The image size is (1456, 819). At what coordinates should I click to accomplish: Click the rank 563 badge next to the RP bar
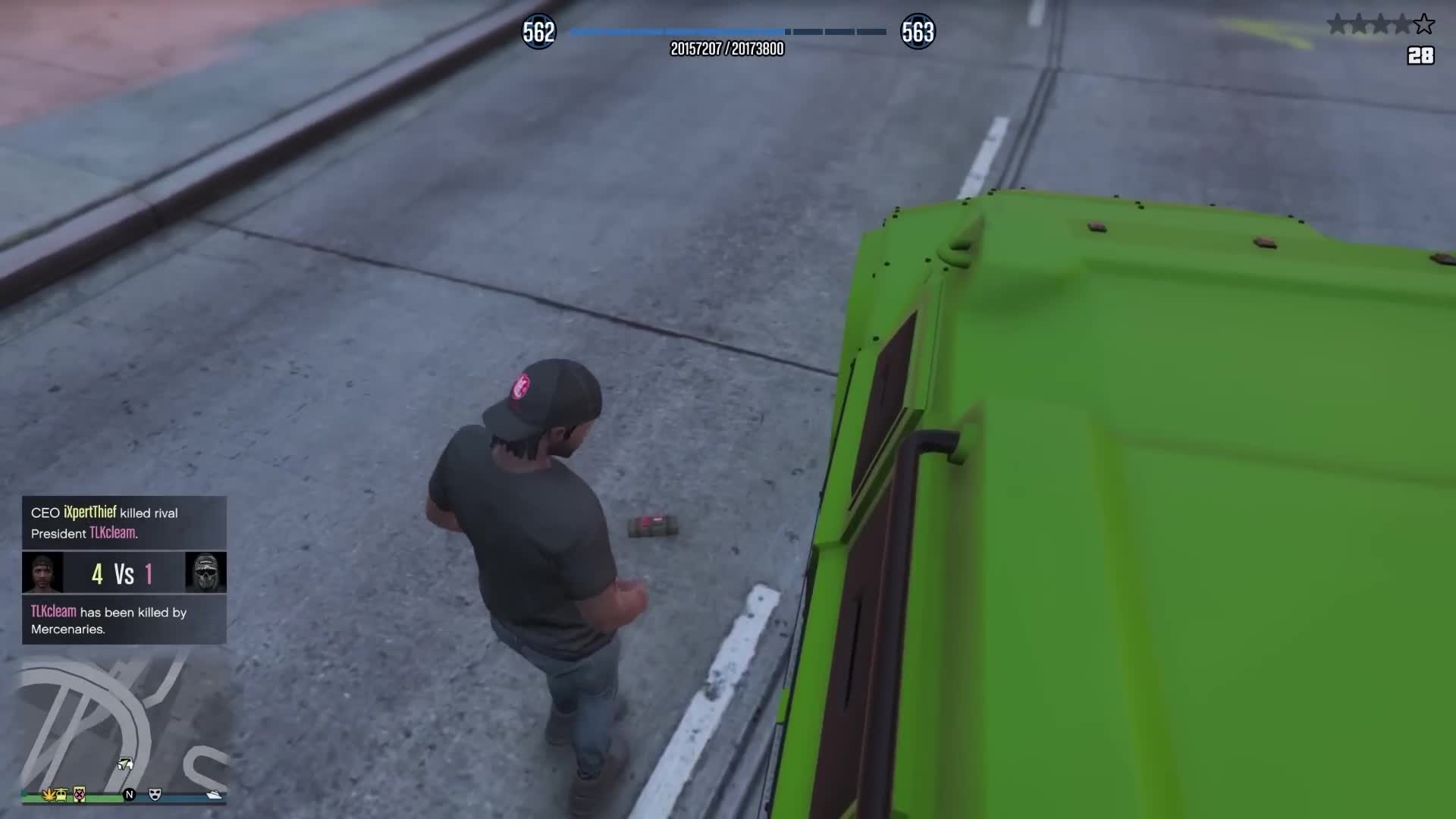918,32
